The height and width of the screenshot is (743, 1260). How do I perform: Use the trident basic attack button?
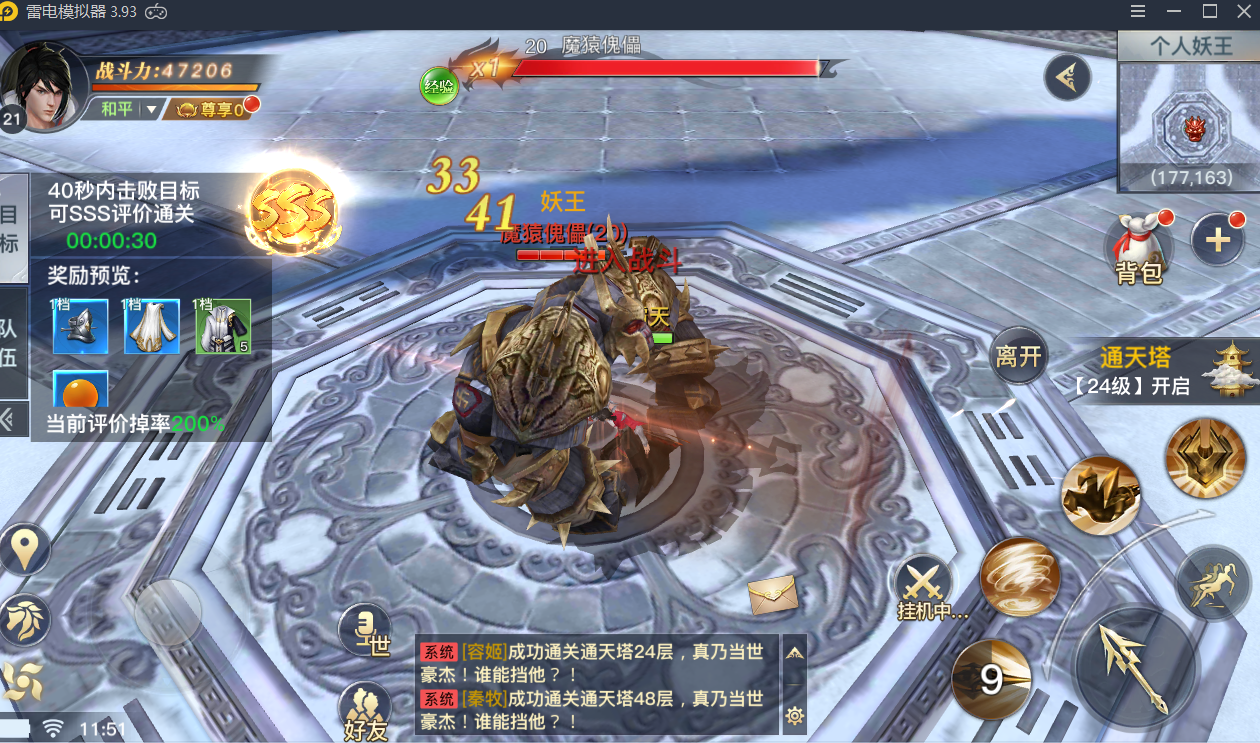point(1134,667)
